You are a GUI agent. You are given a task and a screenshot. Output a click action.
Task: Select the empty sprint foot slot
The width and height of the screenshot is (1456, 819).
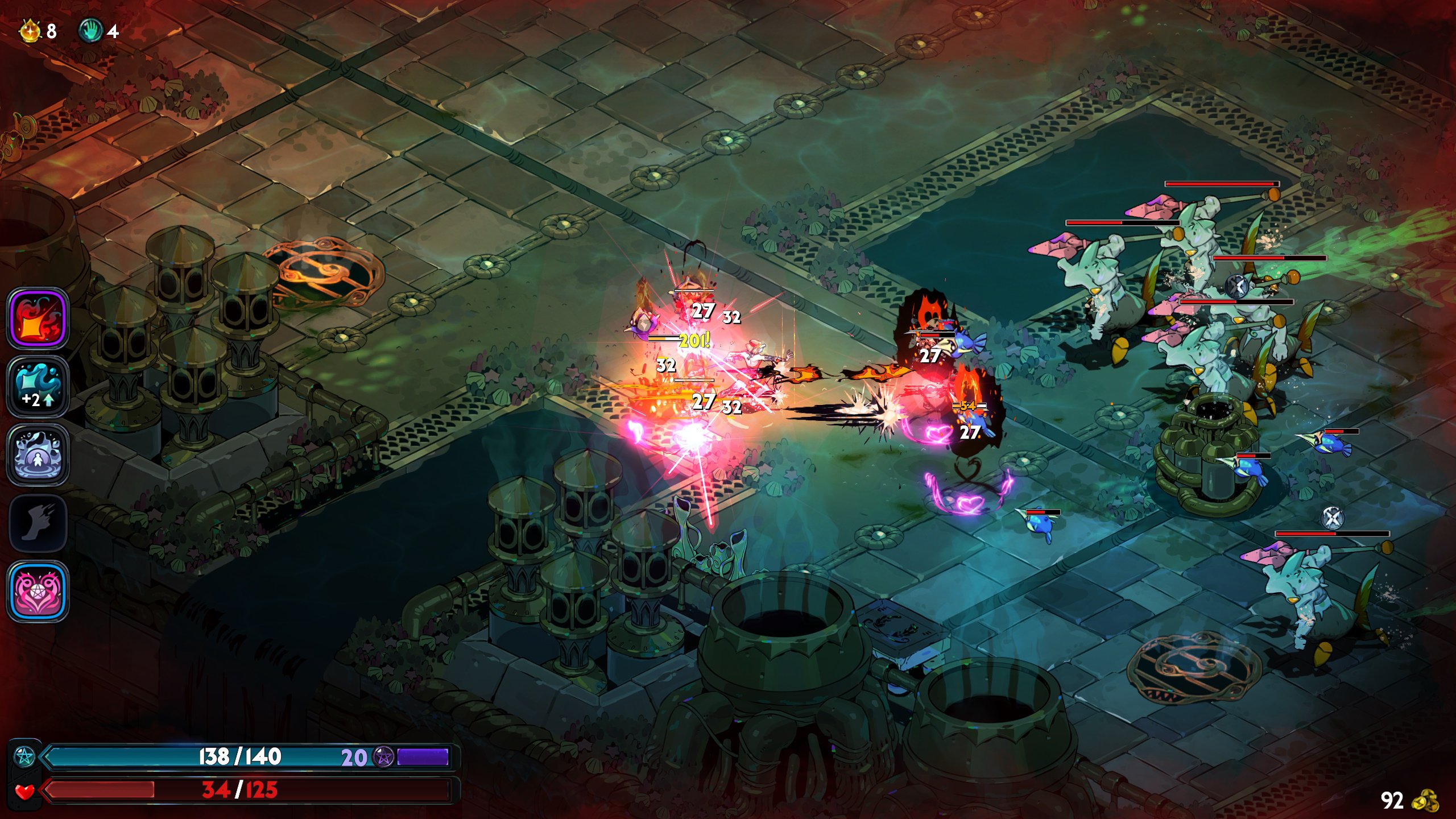38,523
